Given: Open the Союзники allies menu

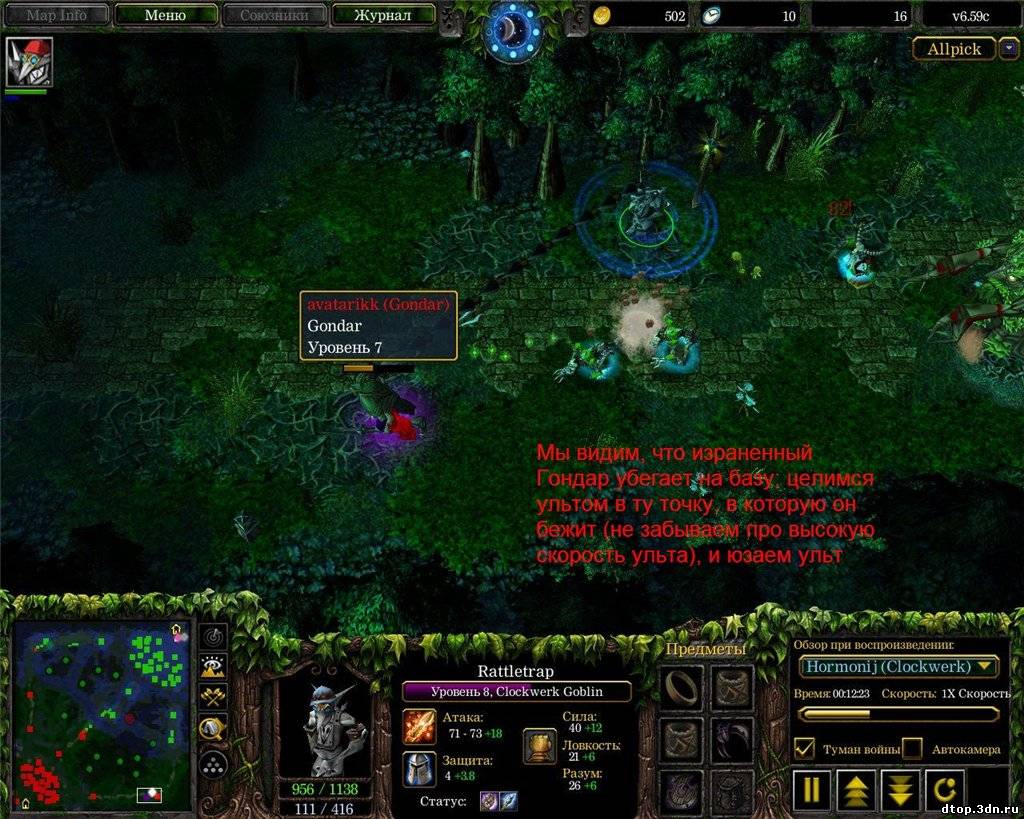Looking at the screenshot, I should [x=273, y=16].
